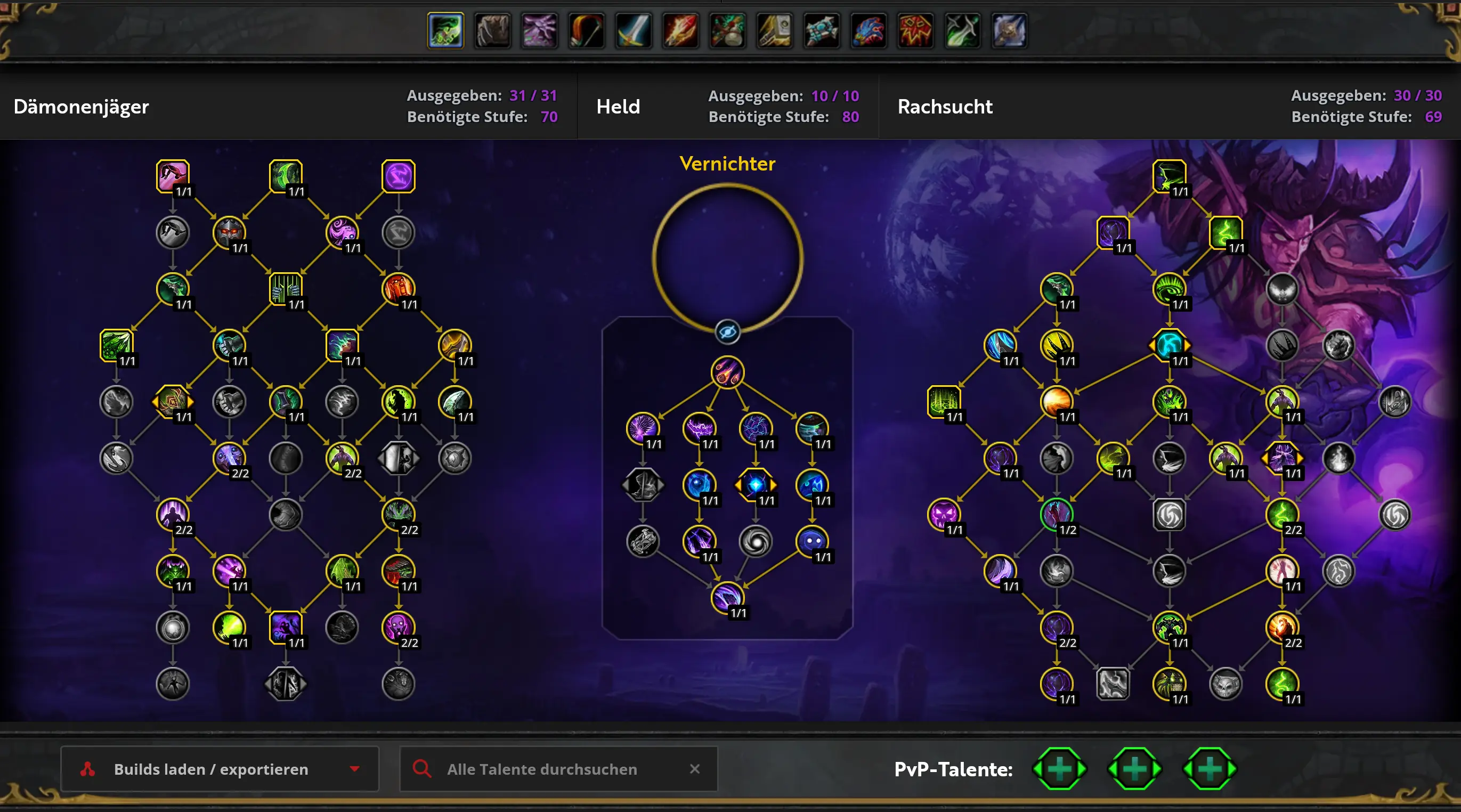Switch to the Rogue green dagger class icon
This screenshot has width=1461, height=812.
[x=962, y=30]
